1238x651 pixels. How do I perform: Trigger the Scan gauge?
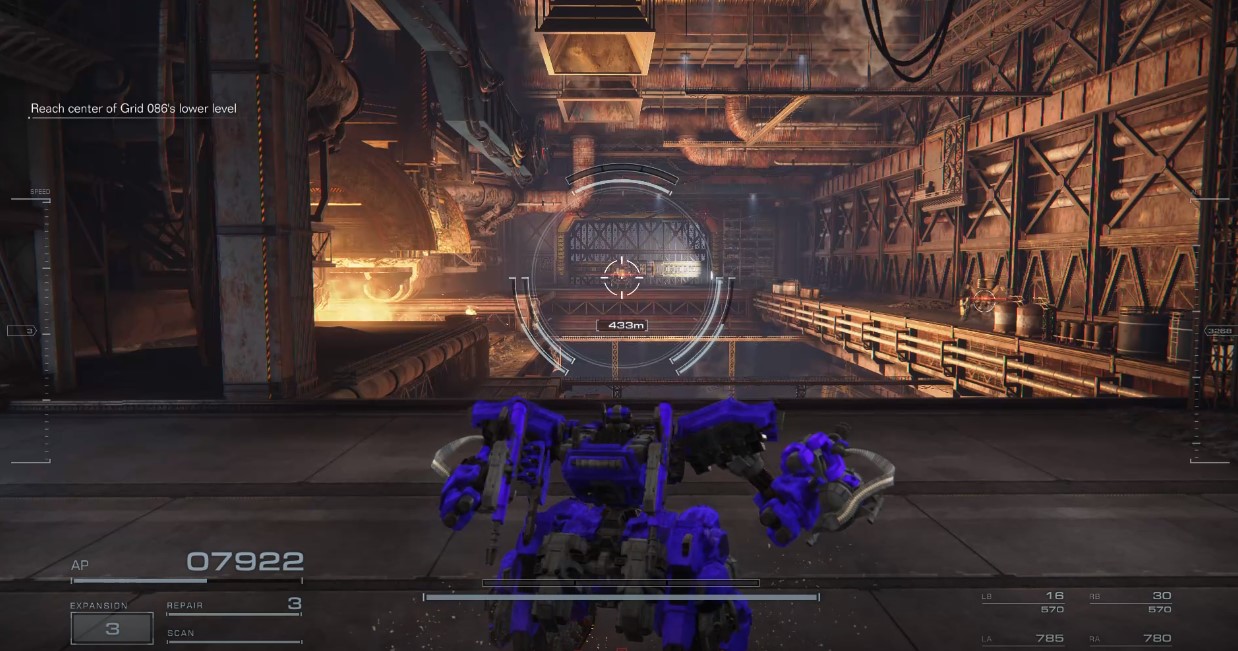coord(234,634)
